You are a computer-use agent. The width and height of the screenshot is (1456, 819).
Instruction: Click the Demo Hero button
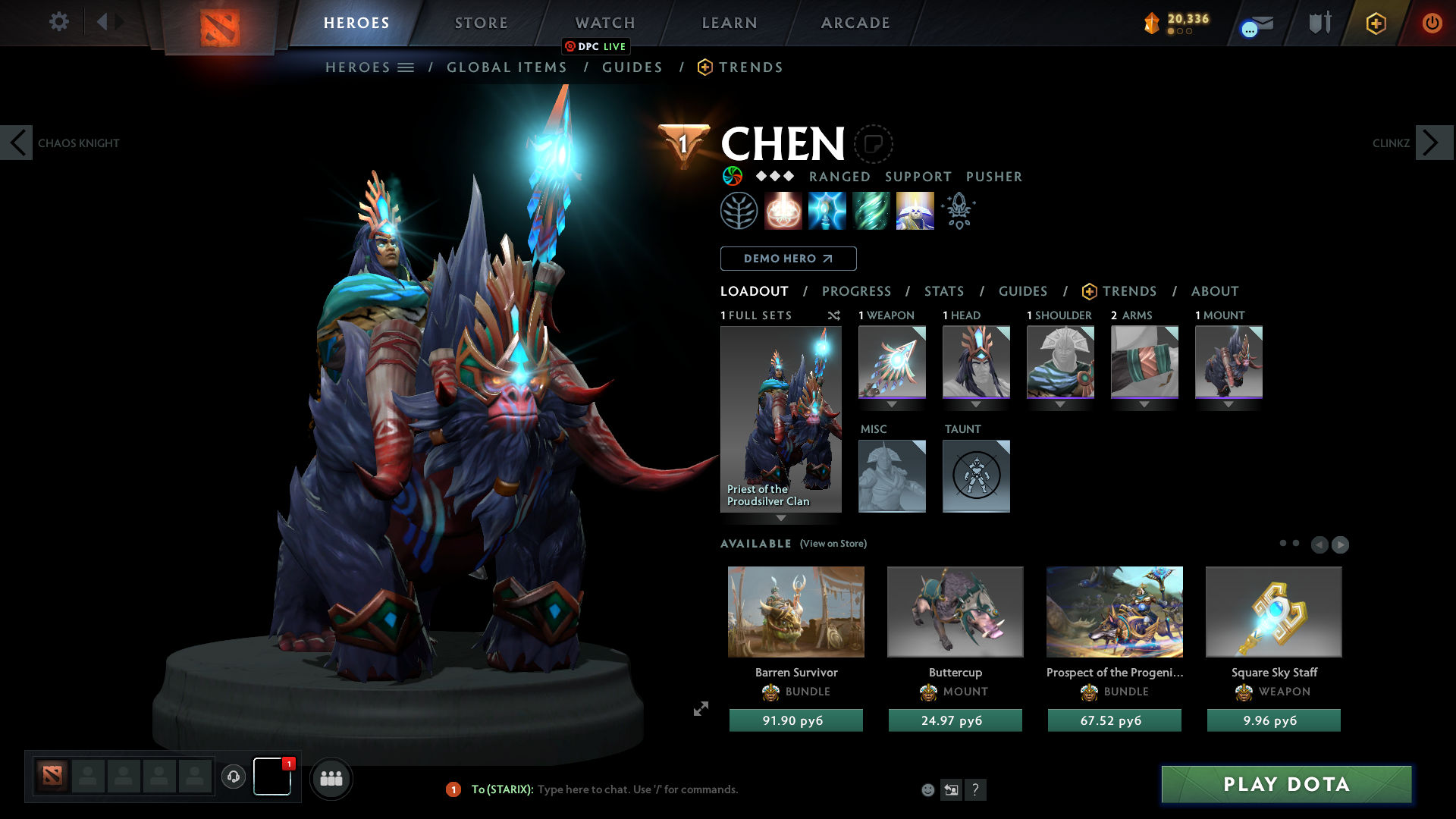coord(788,259)
